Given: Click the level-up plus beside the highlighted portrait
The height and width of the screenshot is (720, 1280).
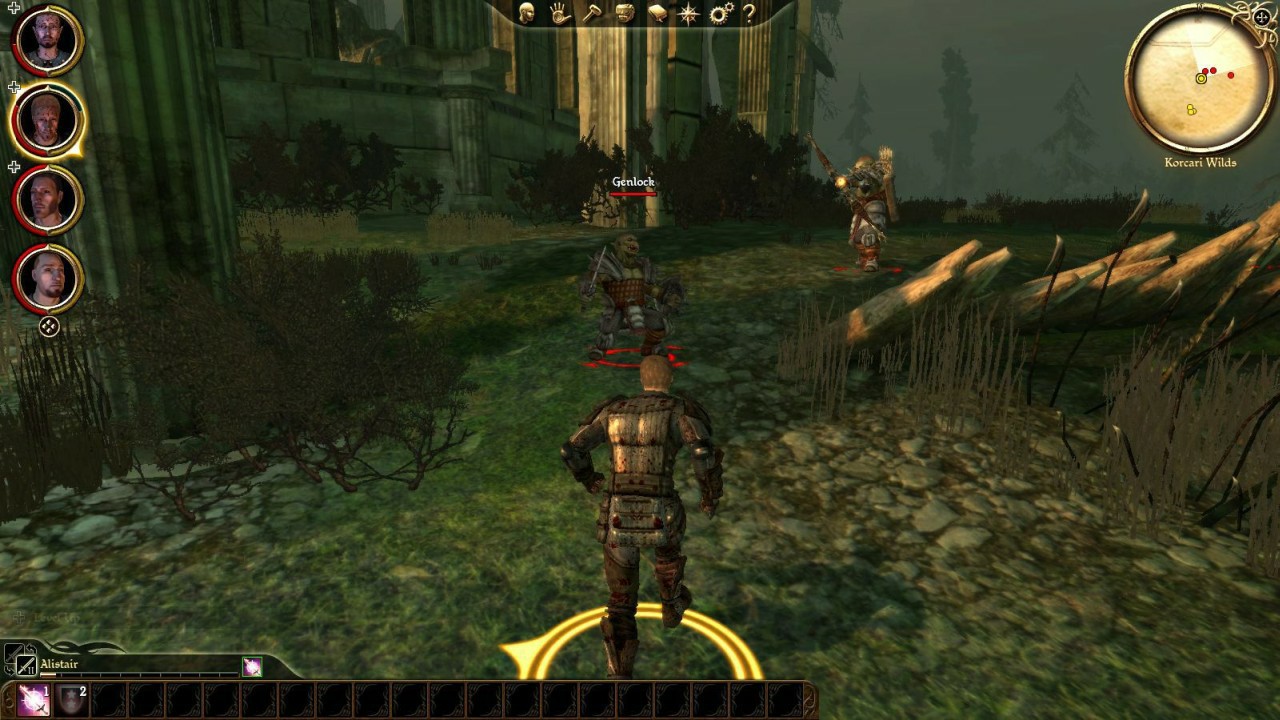Looking at the screenshot, I should (x=13, y=86).
